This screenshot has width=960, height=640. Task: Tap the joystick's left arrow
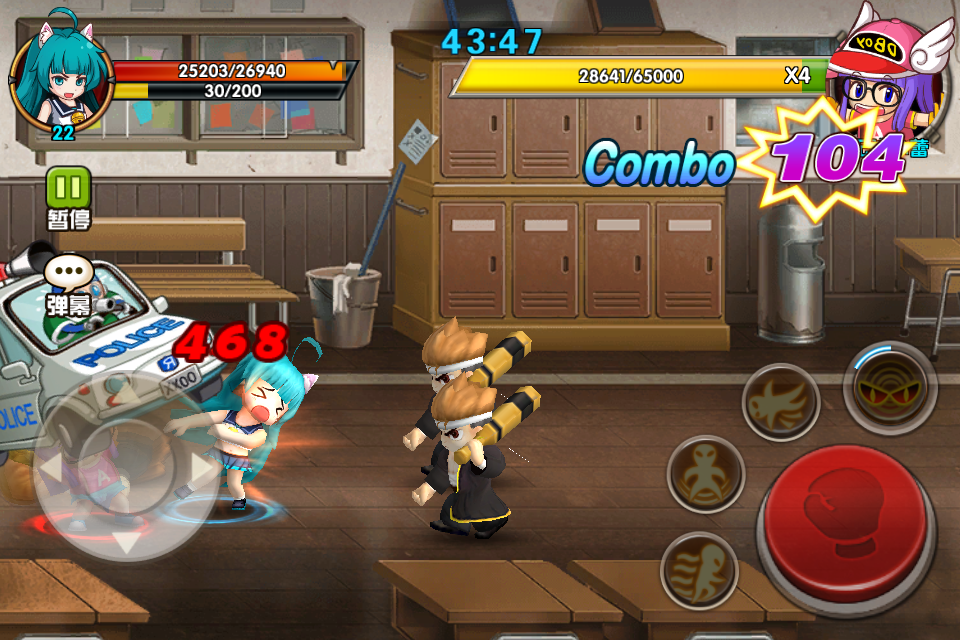[x=52, y=468]
